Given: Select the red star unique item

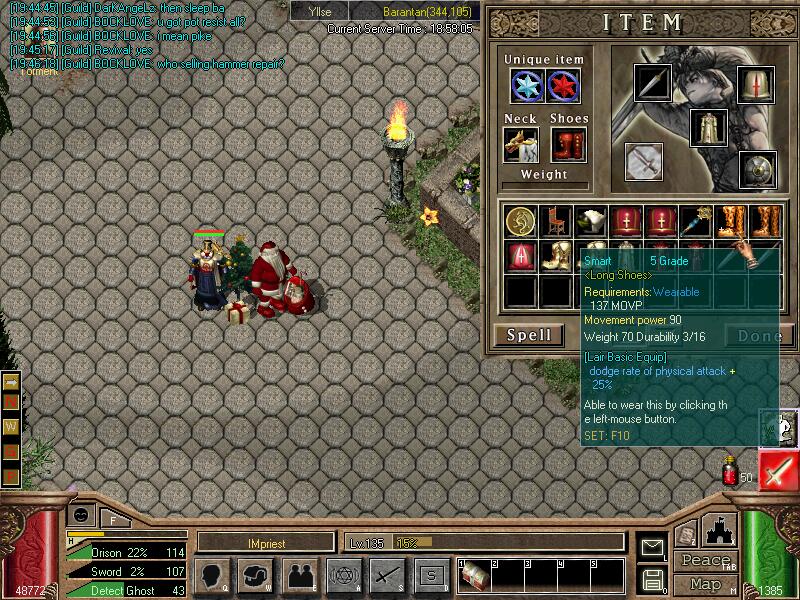Looking at the screenshot, I should click(x=563, y=87).
